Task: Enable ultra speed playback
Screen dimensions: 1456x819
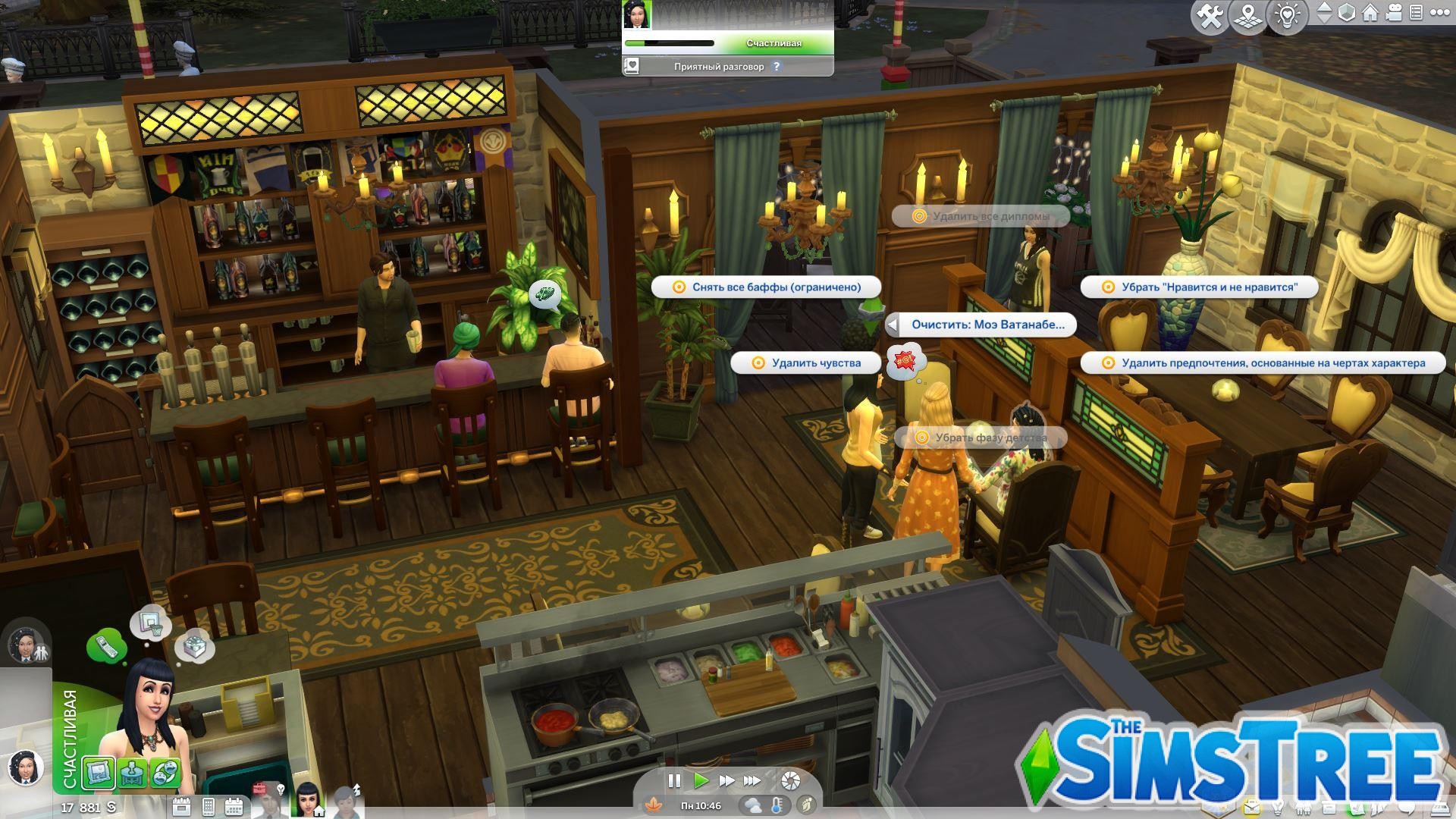Action: (753, 780)
